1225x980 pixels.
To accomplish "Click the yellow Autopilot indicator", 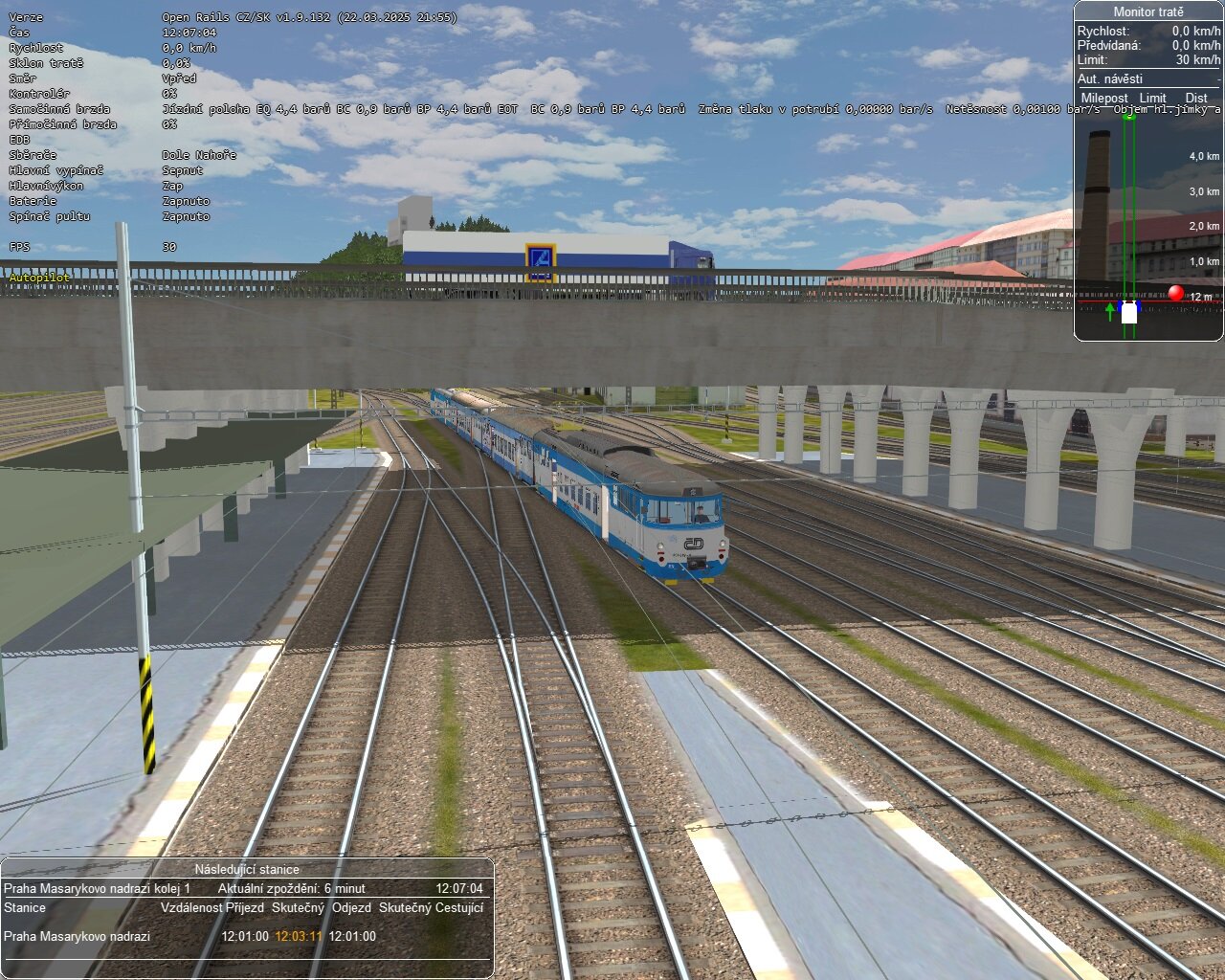I will coord(38,277).
